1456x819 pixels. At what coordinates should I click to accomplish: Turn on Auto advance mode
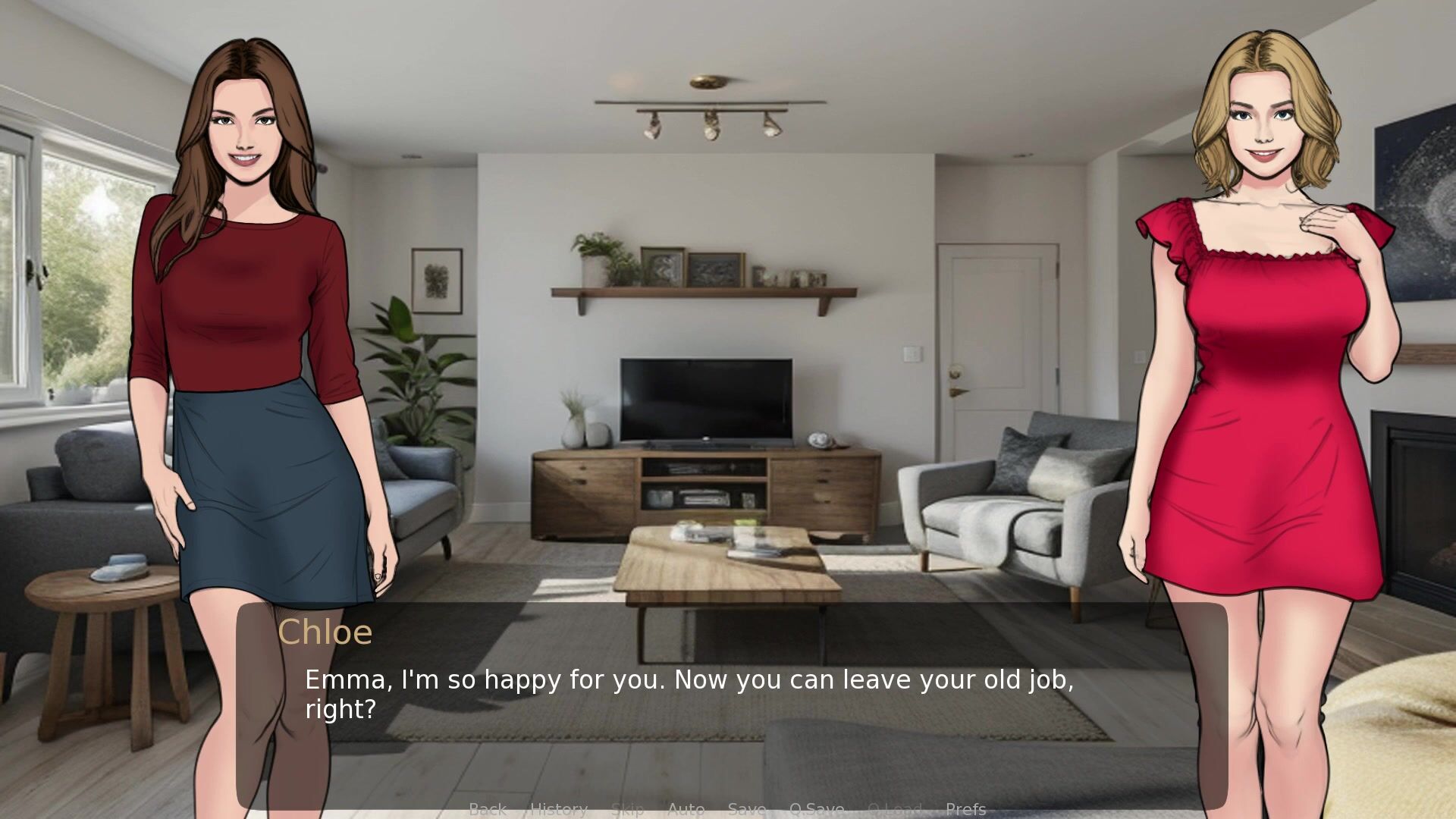pyautogui.click(x=686, y=809)
